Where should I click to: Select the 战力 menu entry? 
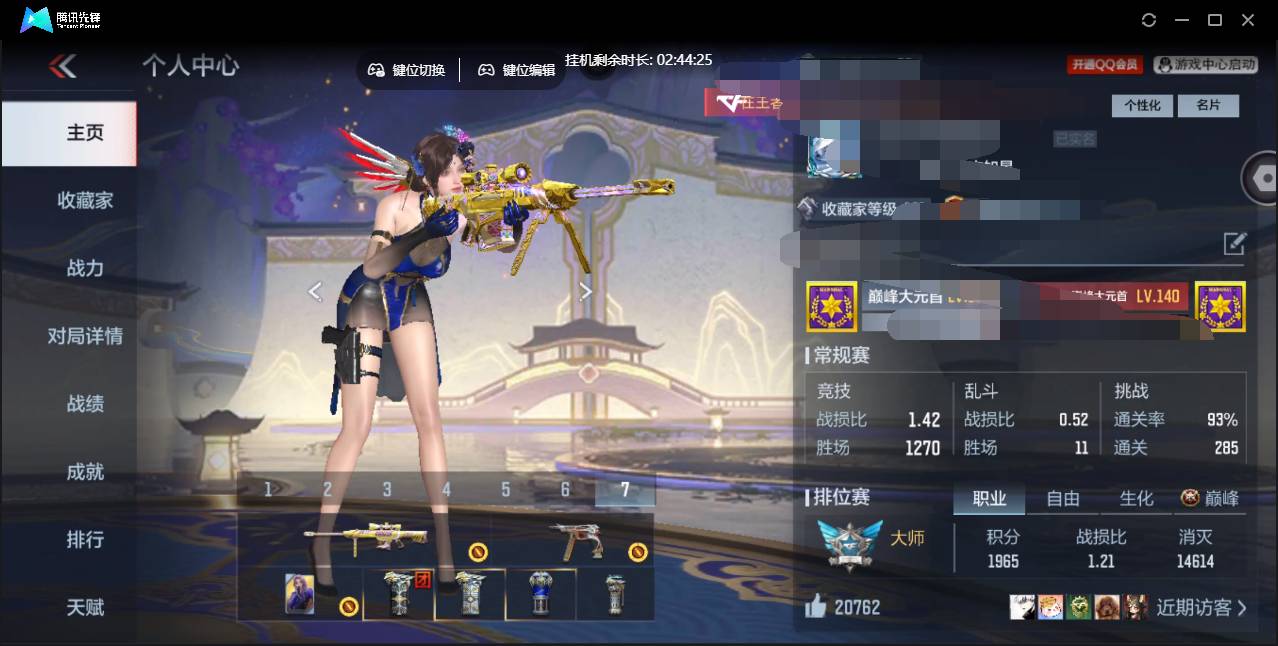pos(85,268)
